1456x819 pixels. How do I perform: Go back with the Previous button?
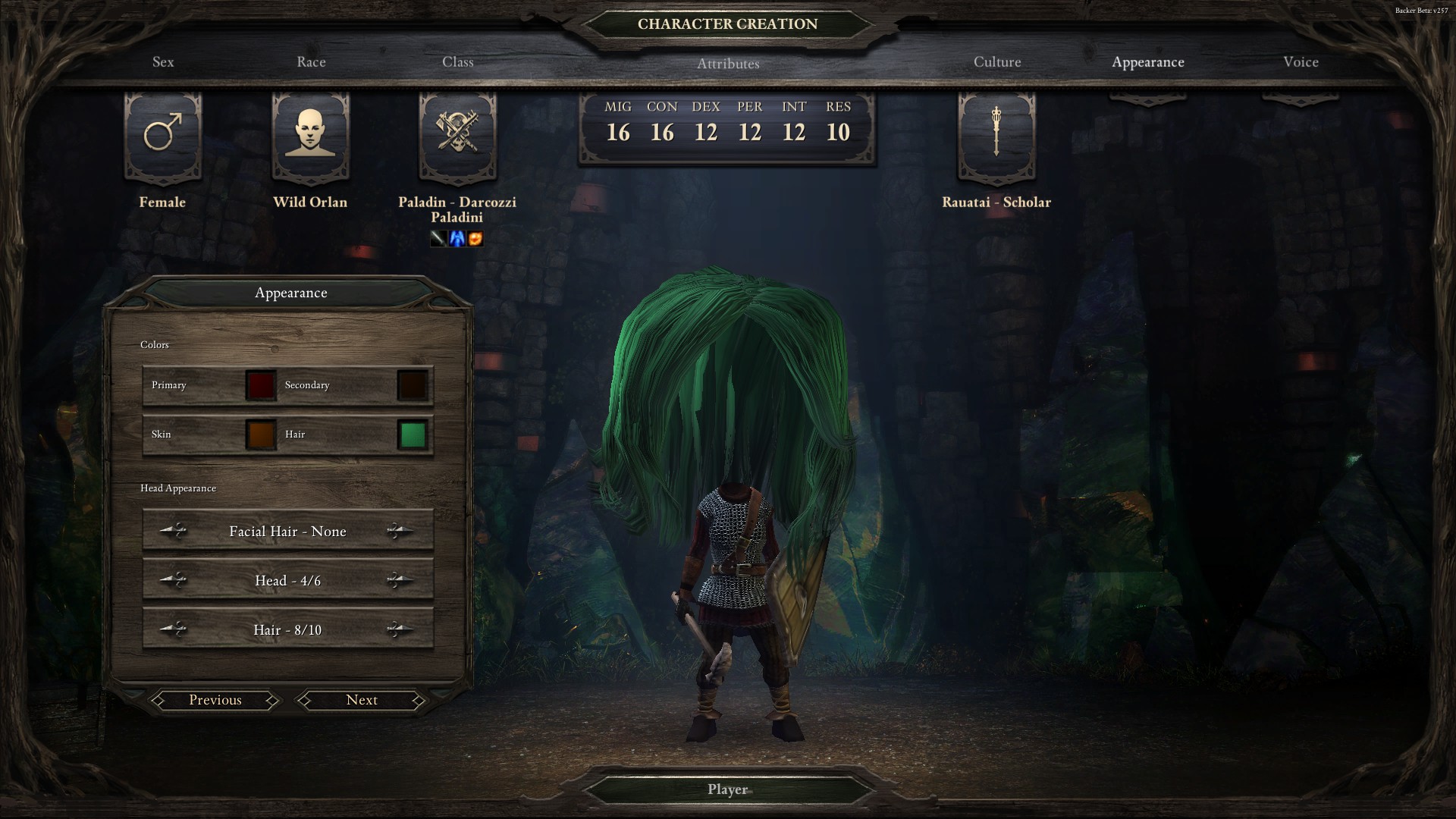215,700
